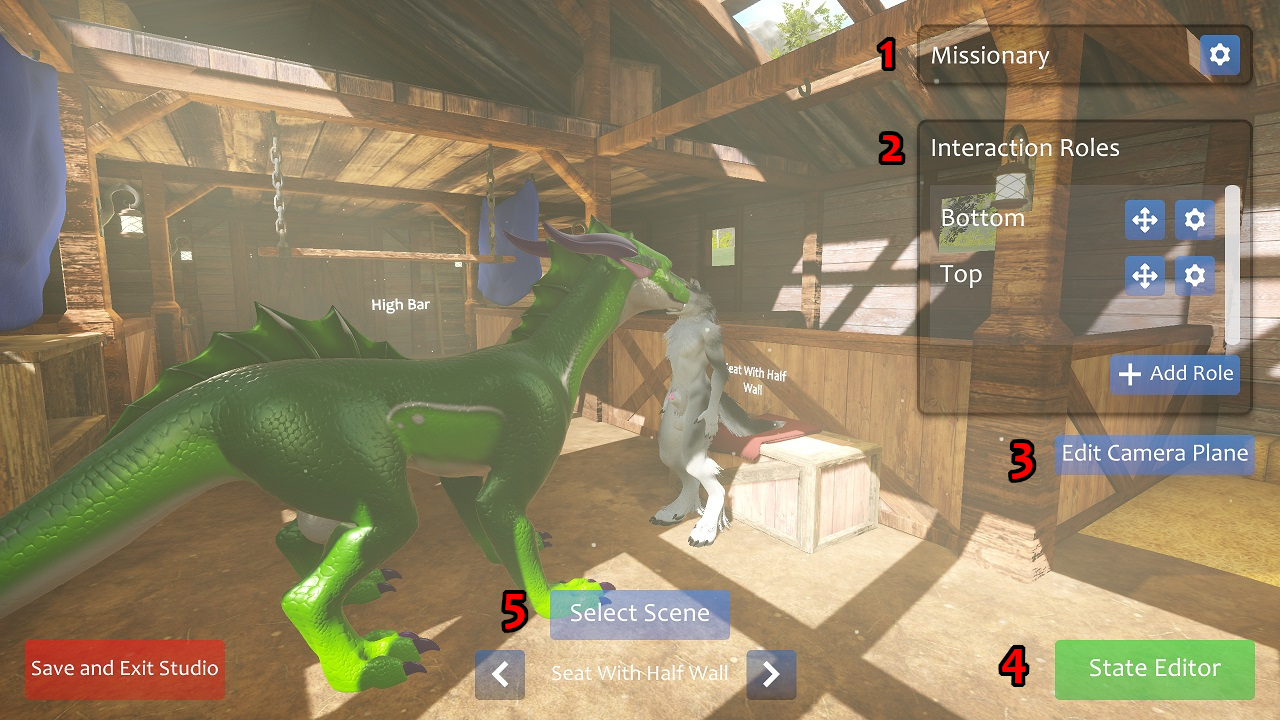Open the State Editor
The width and height of the screenshot is (1280, 720).
click(1154, 669)
